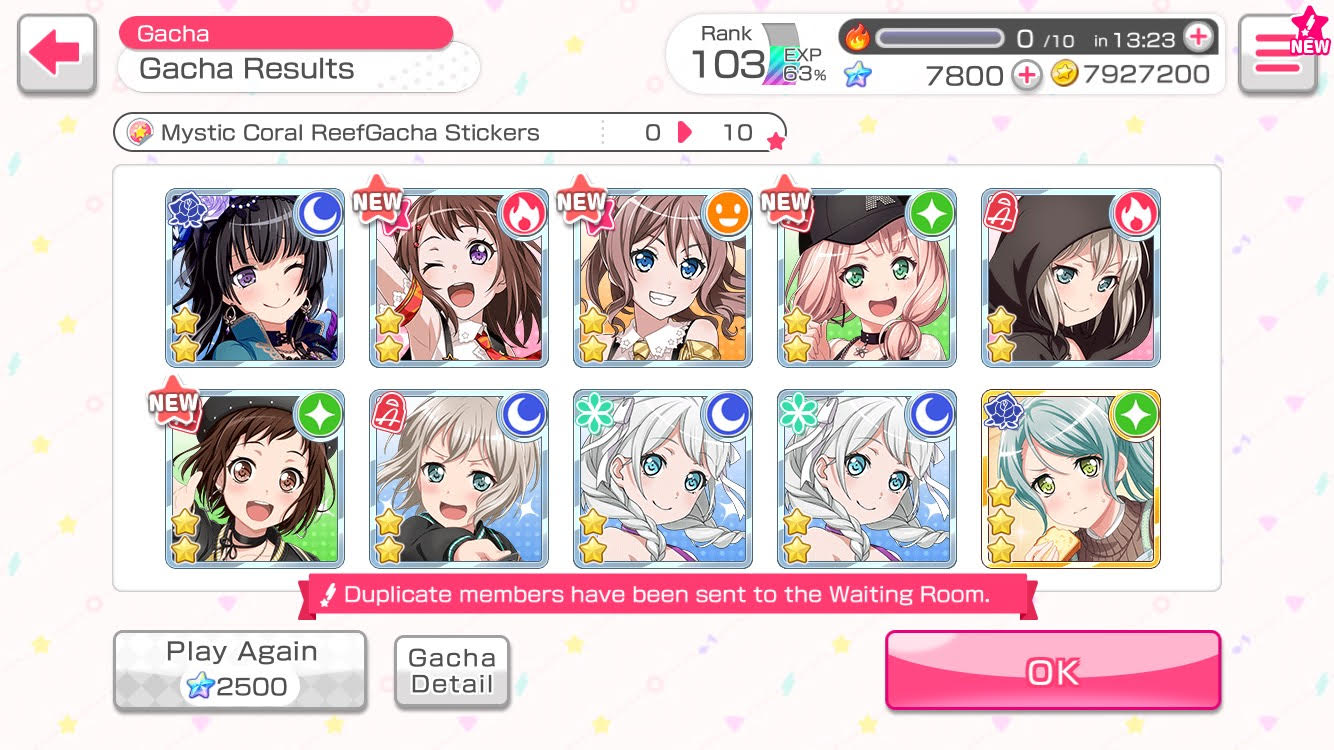Viewport: 1334px width, 750px height.
Task: Choose the new blue-eyed happy-attribute card
Action: [663, 278]
